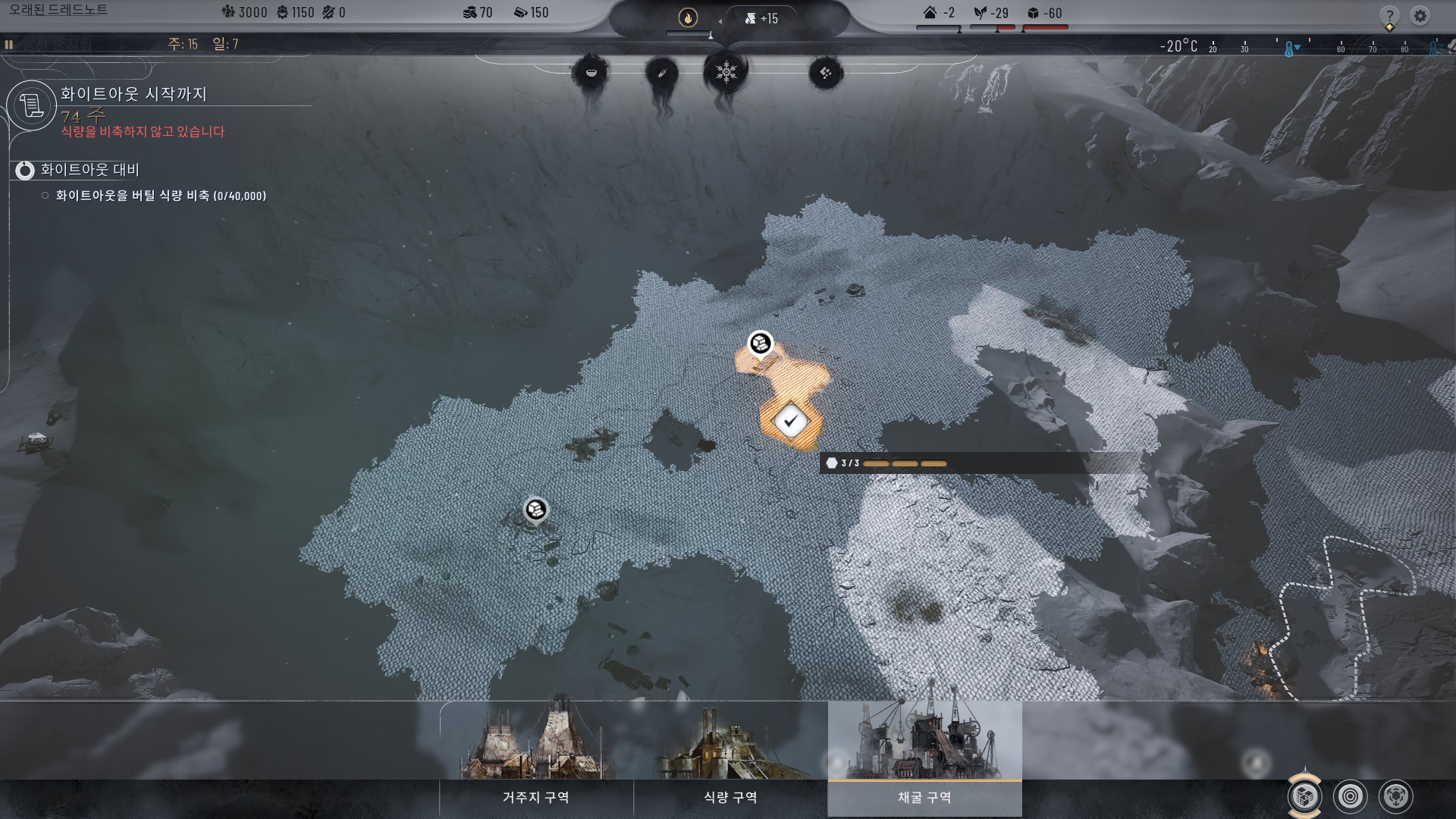This screenshot has height=819, width=1456.
Task: Open the scattered squares problem icon
Action: tap(825, 73)
